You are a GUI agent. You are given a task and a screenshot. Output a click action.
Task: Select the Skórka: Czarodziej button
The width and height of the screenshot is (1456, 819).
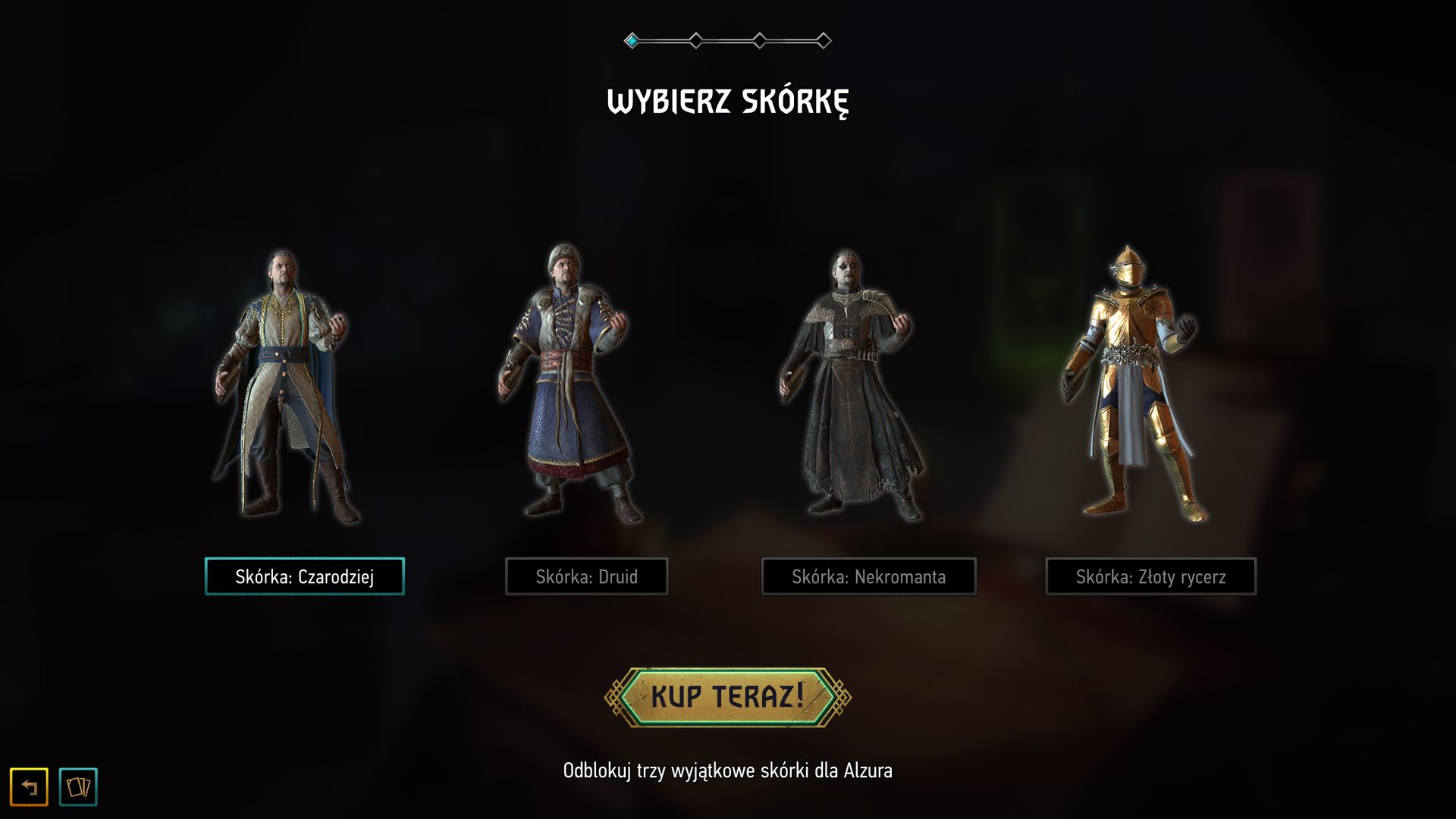point(304,576)
